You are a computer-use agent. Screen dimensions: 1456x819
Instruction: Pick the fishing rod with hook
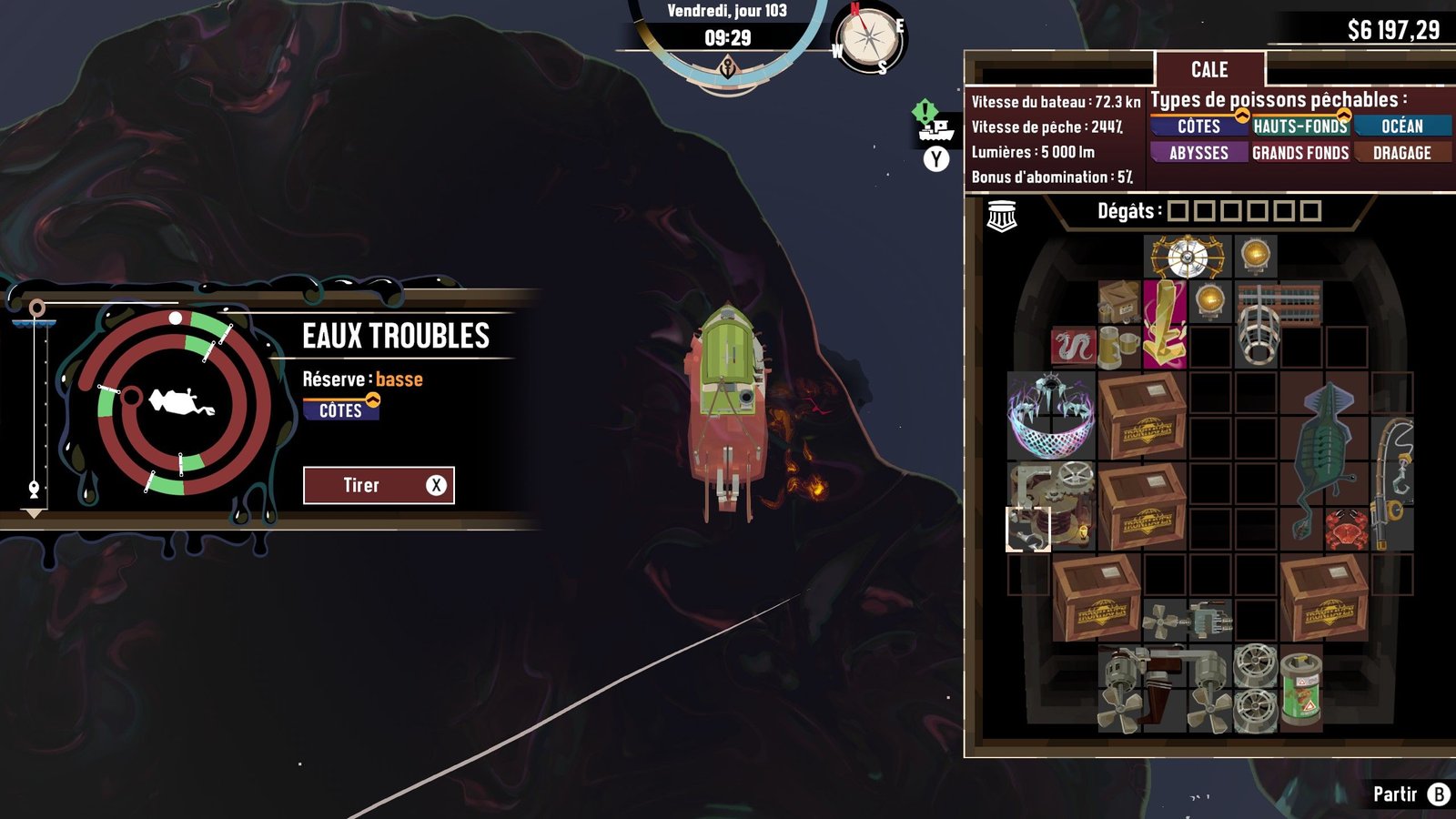point(1392,482)
